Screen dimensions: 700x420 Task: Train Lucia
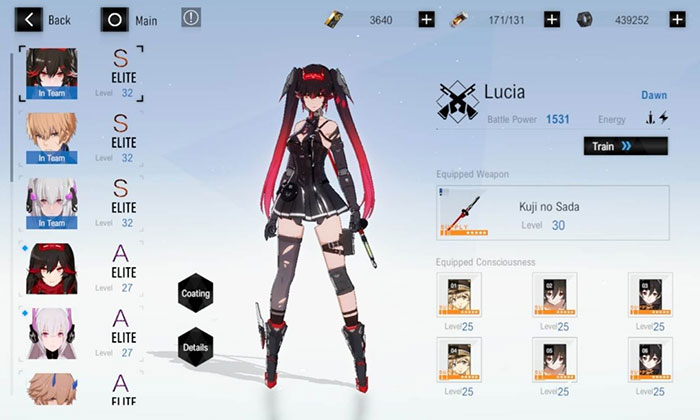click(625, 146)
